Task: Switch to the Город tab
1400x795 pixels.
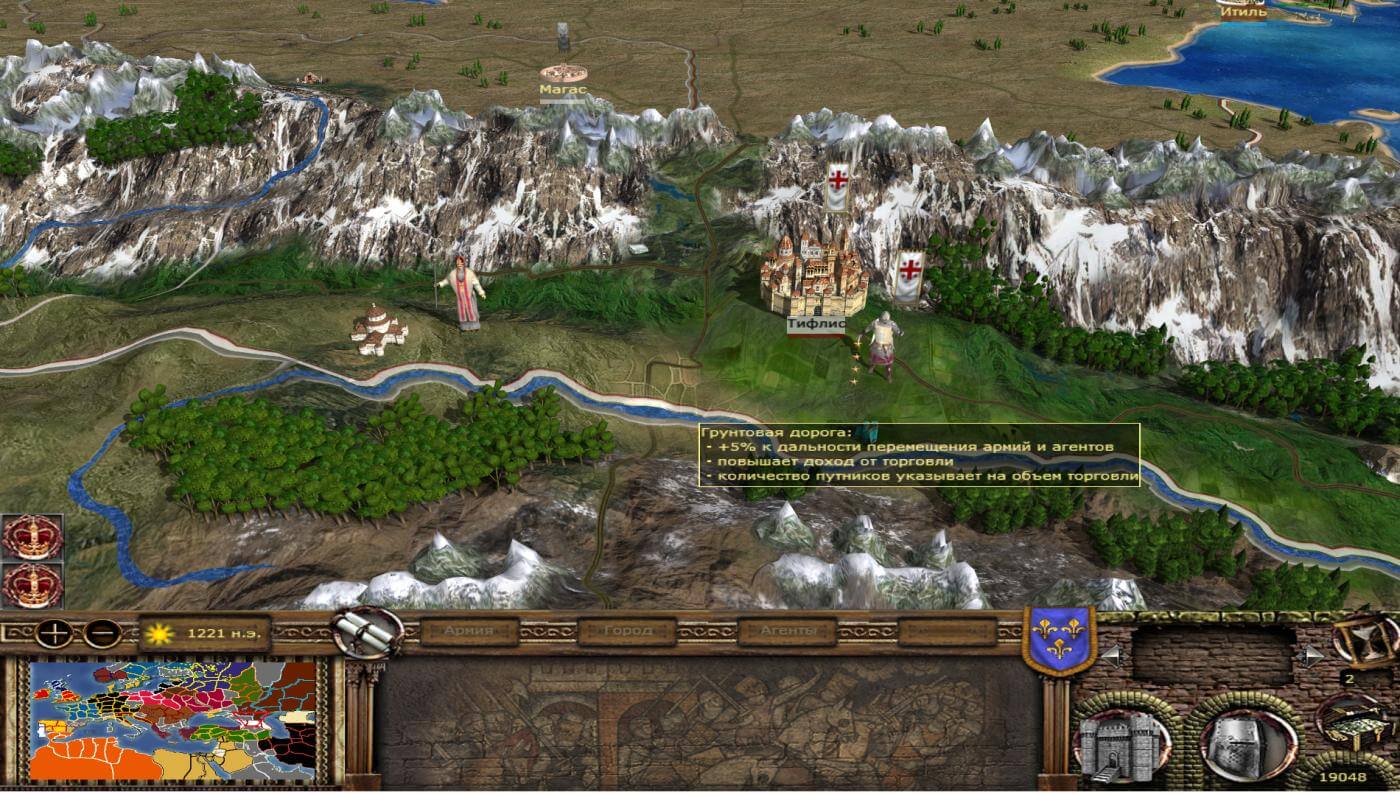Action: coord(628,632)
